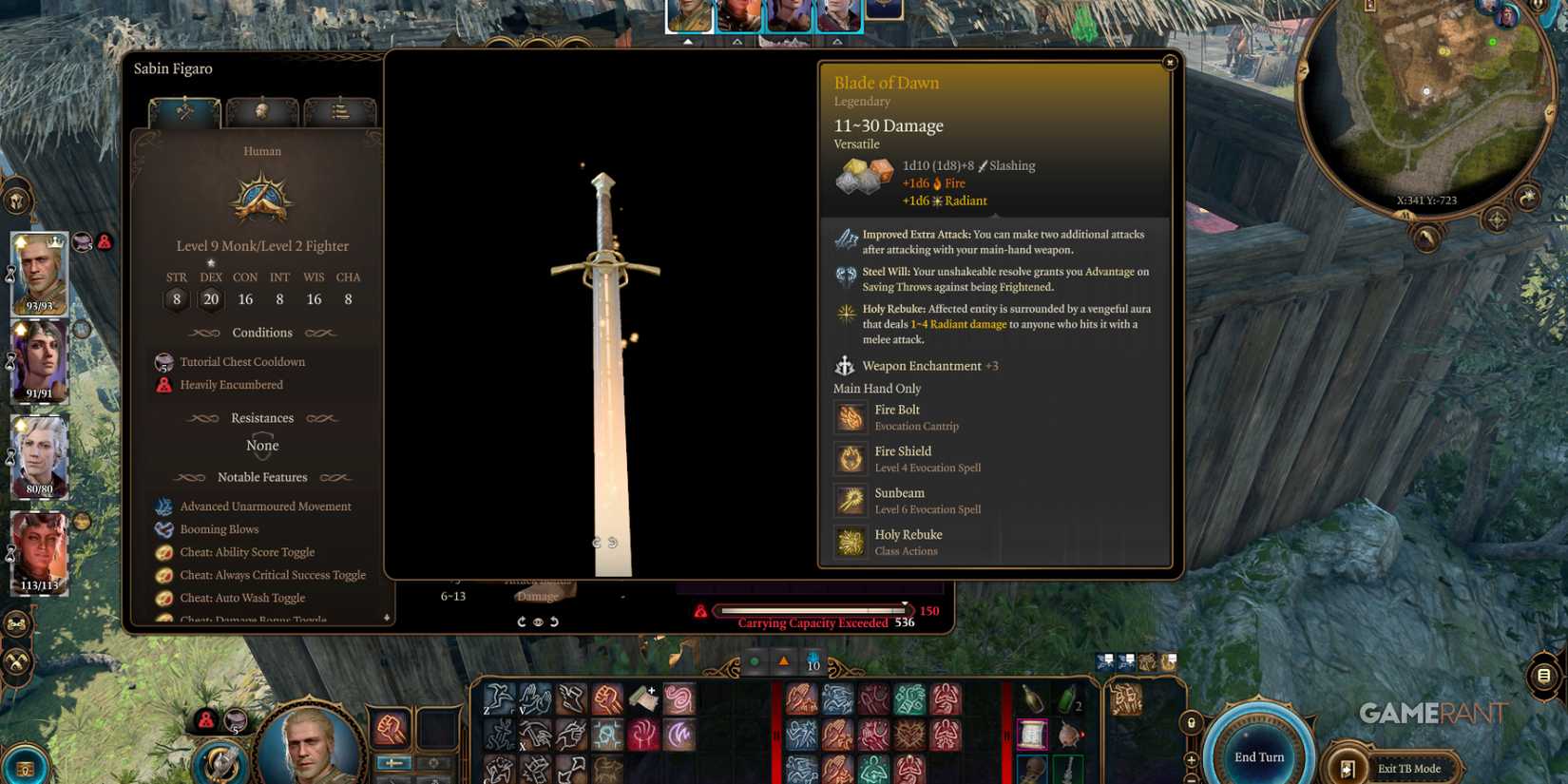Open the Holy Rebuke class action icon
1568x784 pixels.
tap(850, 542)
